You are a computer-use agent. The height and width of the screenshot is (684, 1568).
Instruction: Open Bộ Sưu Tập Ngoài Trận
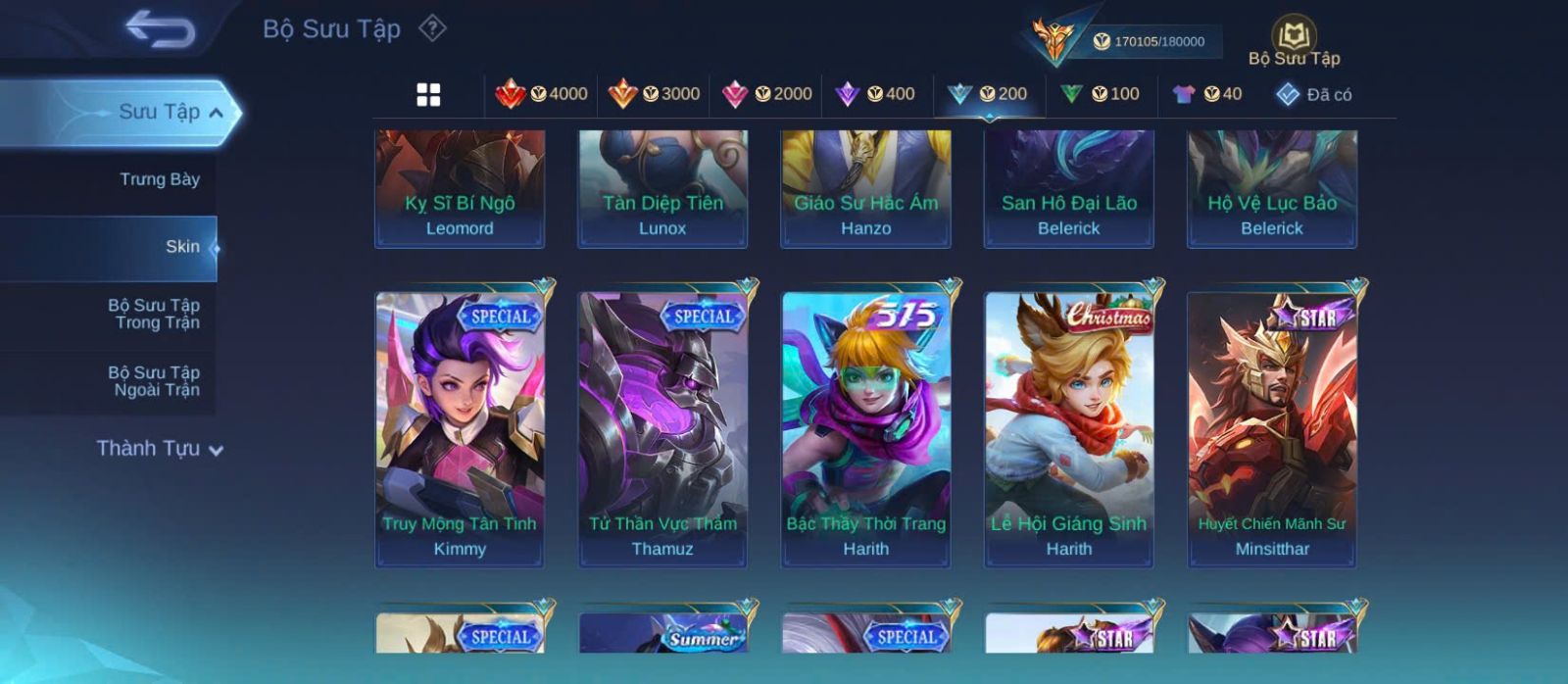click(x=155, y=381)
